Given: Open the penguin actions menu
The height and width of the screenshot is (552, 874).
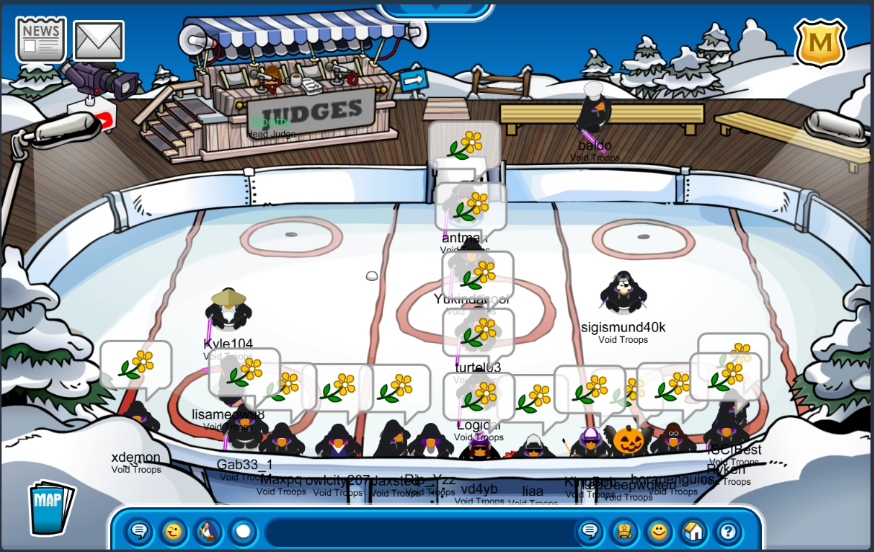Looking at the screenshot, I should [x=208, y=531].
